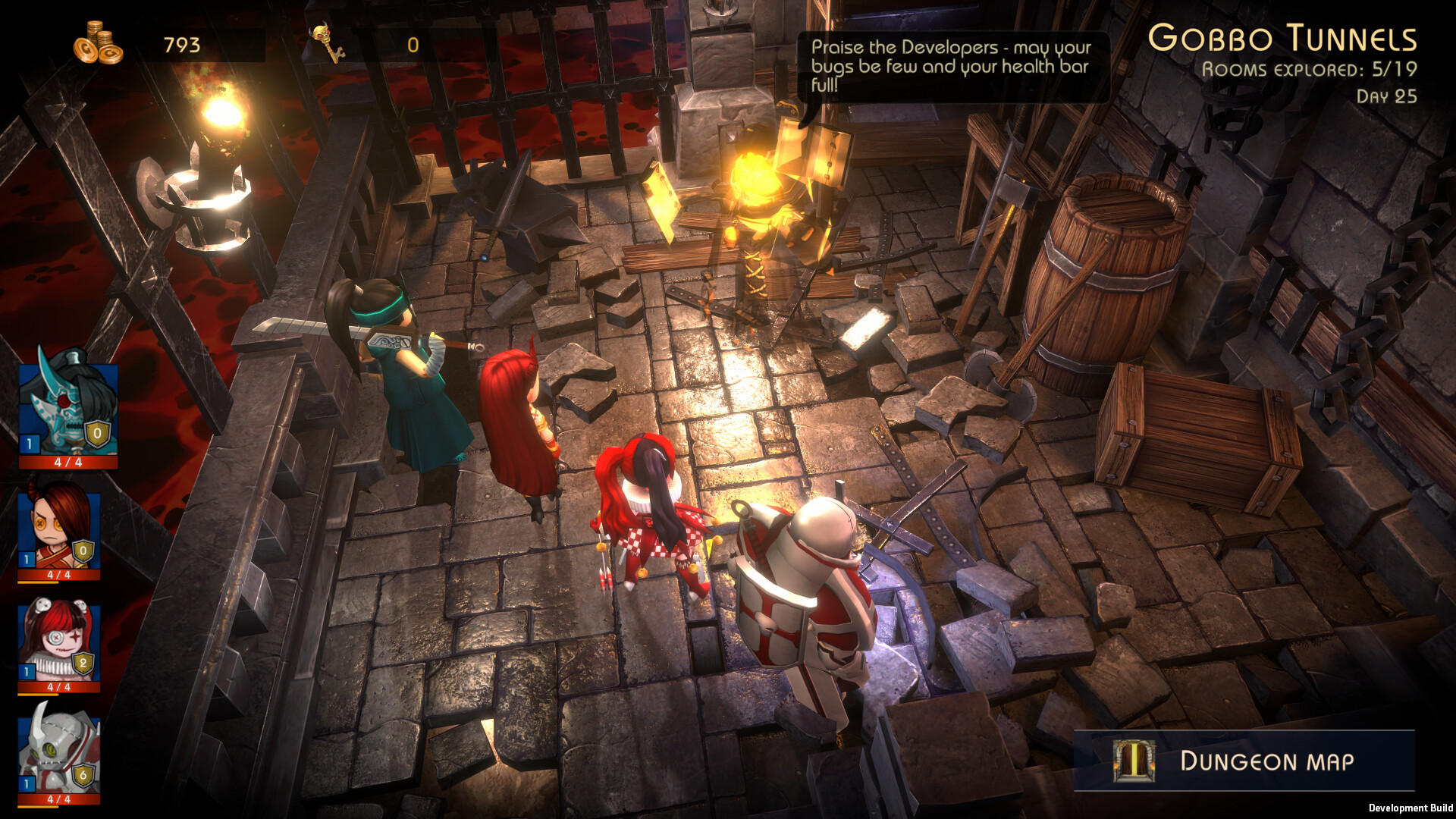The image size is (1456, 819).
Task: Select the blue oni-masked hero portrait
Action: point(67,408)
